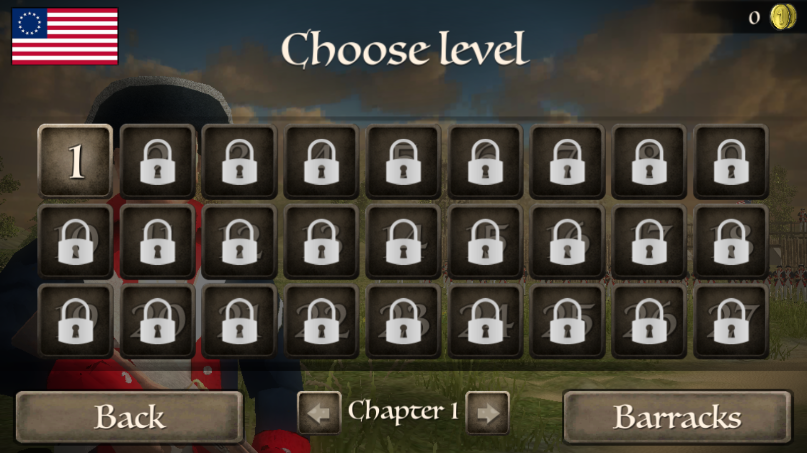
Task: Show the next chapter with right arrow
Action: pos(487,413)
